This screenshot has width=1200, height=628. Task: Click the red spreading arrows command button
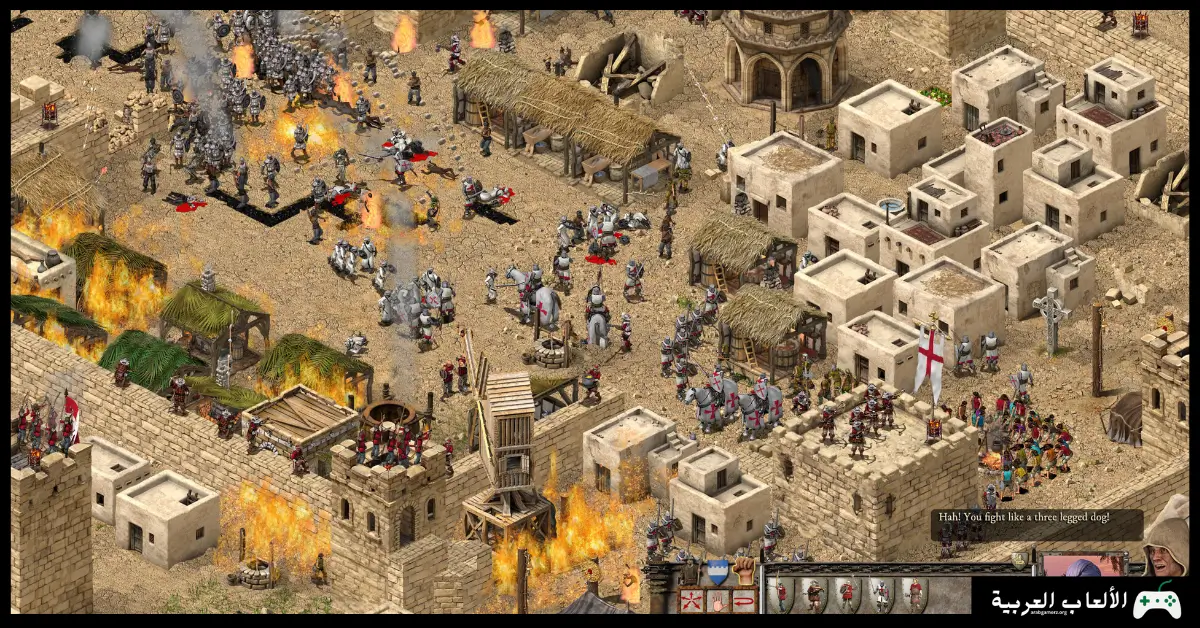click(689, 600)
